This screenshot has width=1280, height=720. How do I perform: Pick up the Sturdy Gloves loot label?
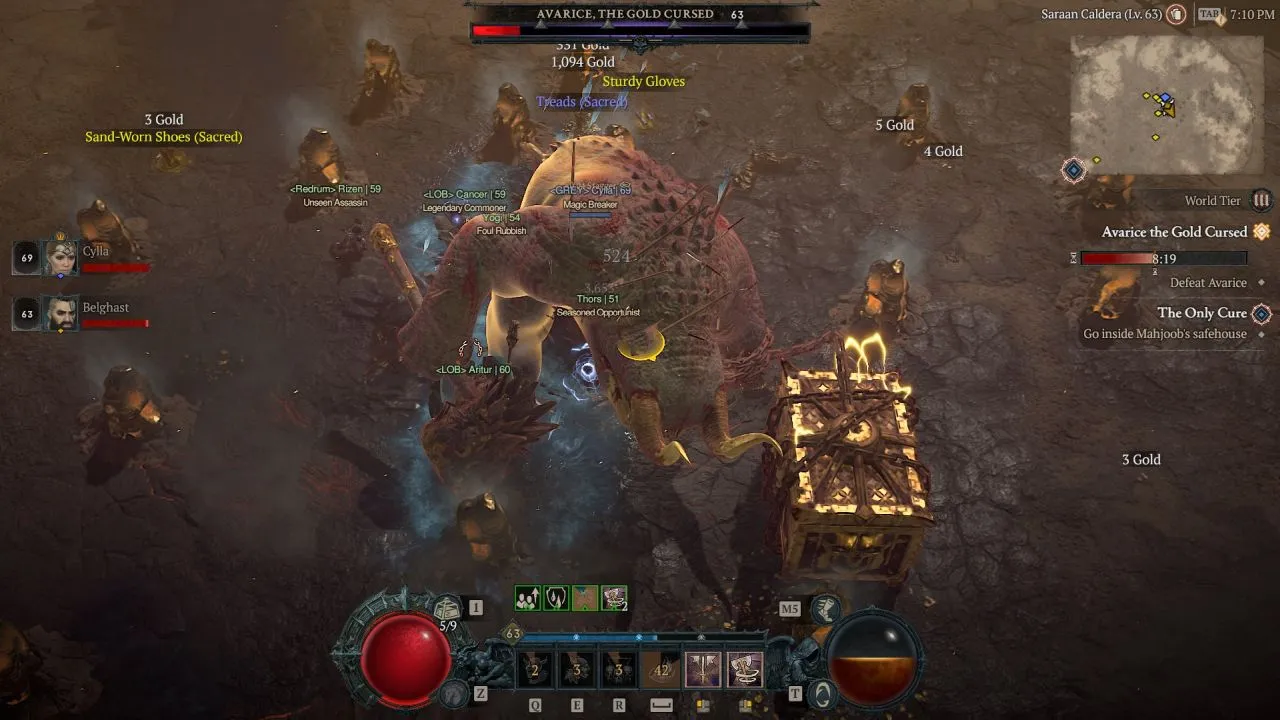click(643, 81)
